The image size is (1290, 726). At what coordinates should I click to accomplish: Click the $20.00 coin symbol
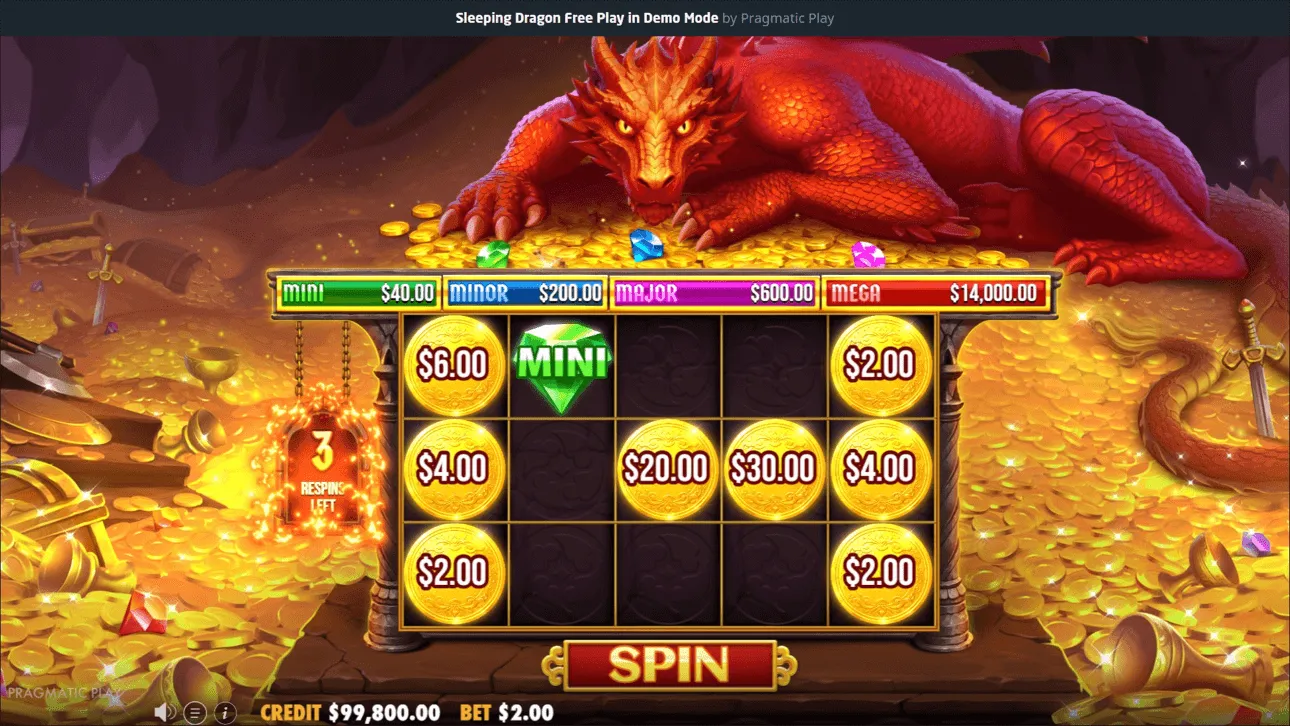tap(667, 467)
